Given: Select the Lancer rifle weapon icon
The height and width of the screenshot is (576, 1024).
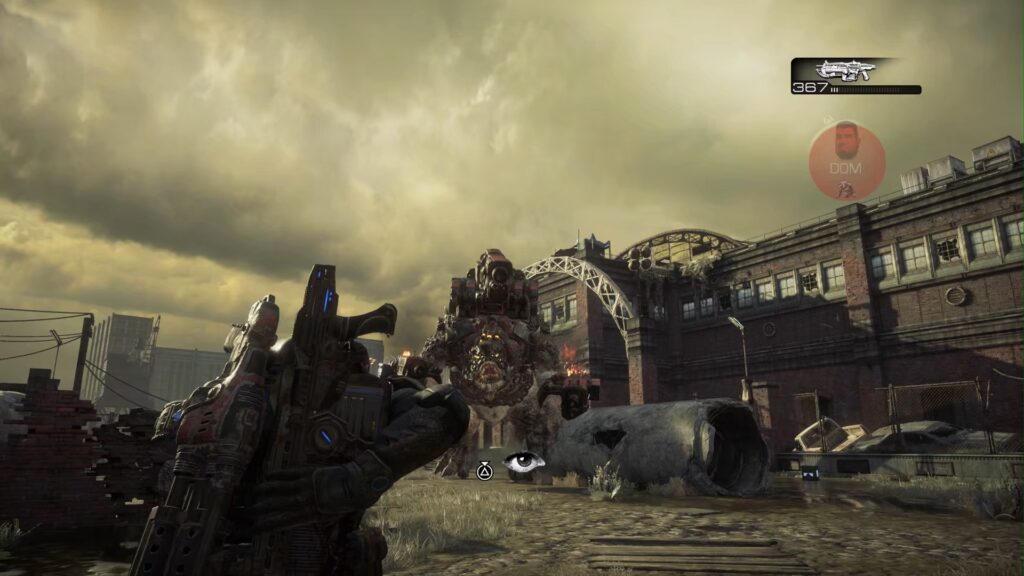Looking at the screenshot, I should (845, 69).
